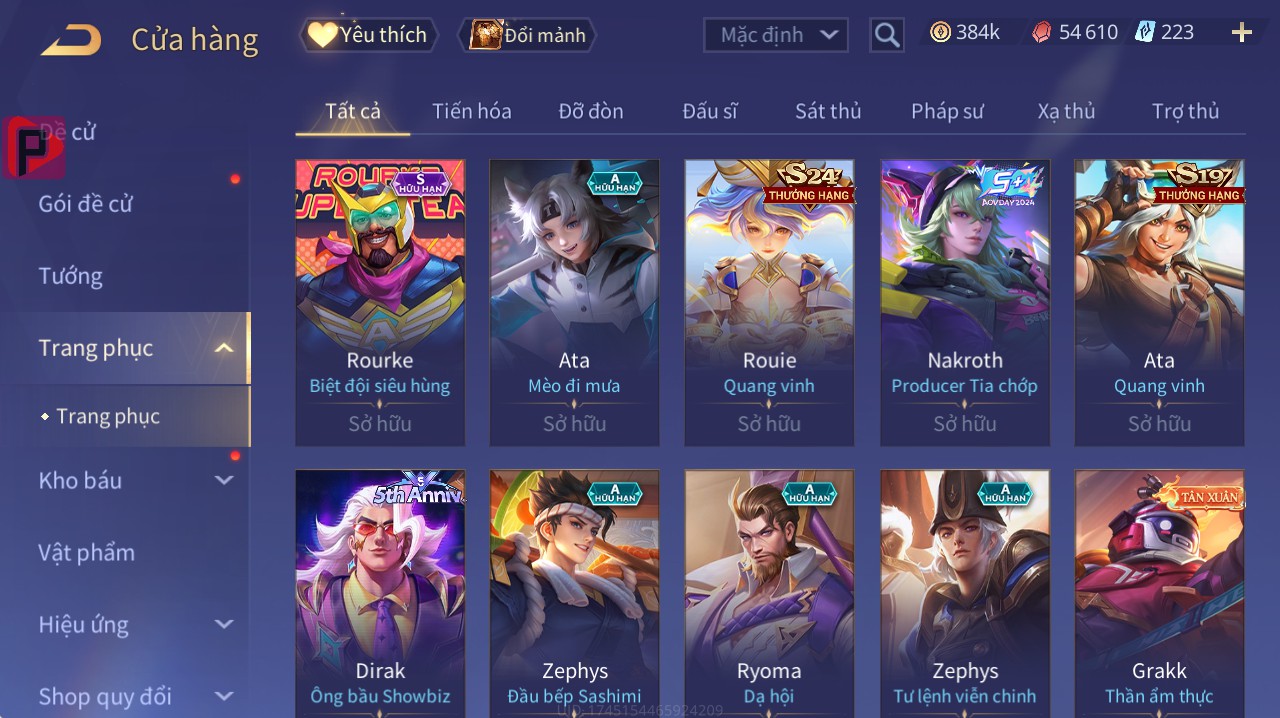The image size is (1280, 718).
Task: Open the Tướng shop section
Action: (71, 276)
